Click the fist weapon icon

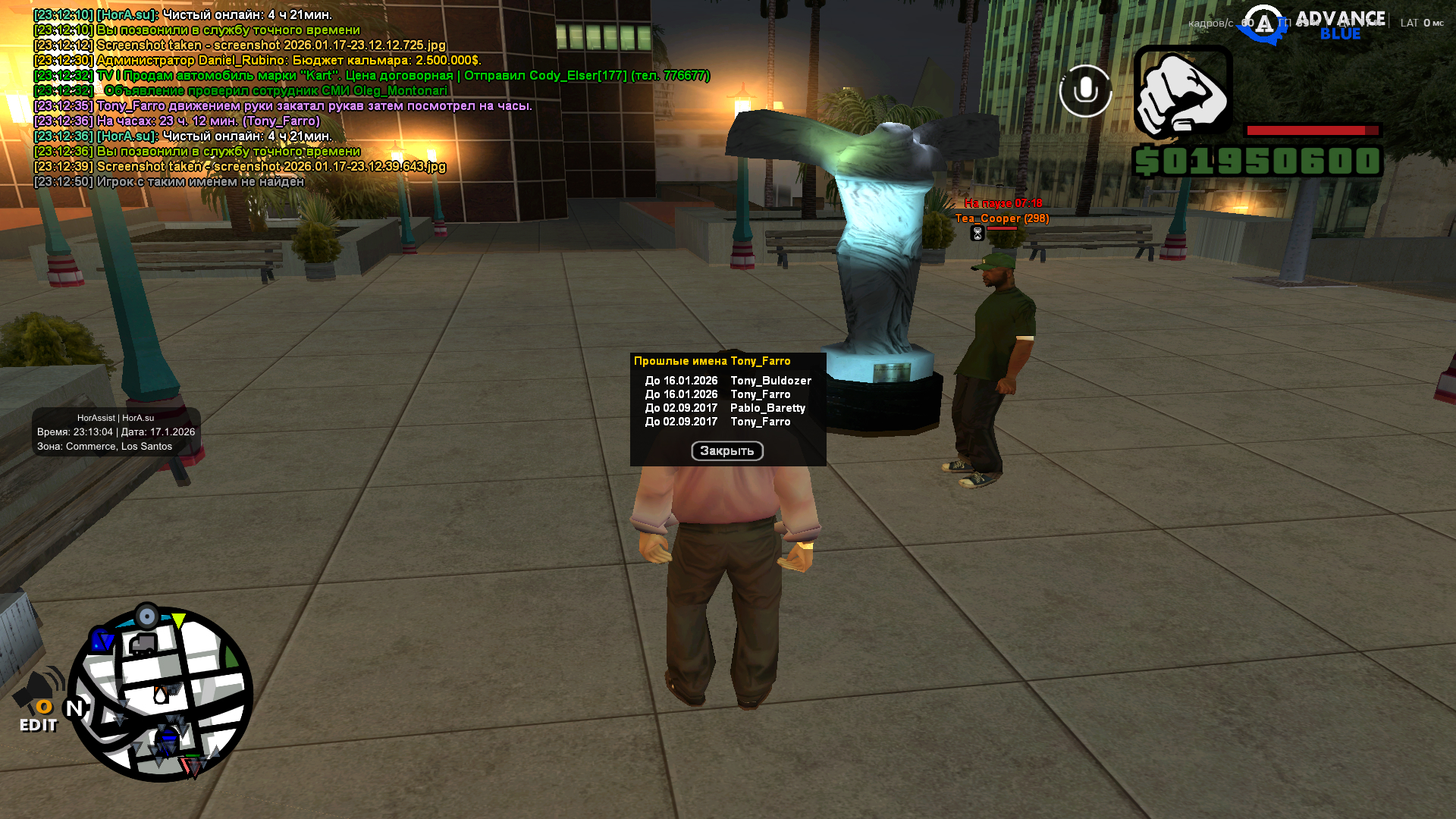[1182, 93]
